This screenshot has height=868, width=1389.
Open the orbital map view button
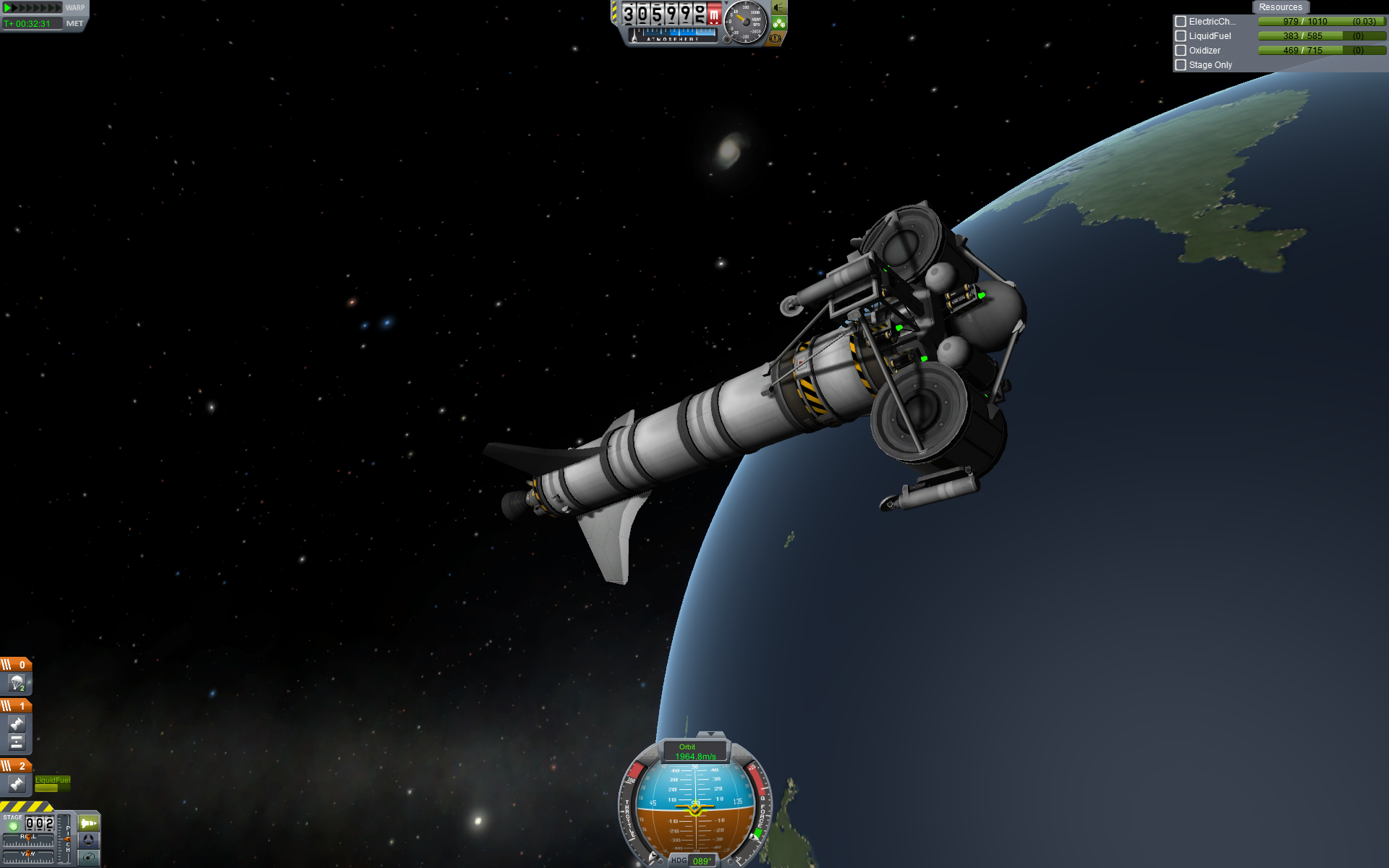88,857
